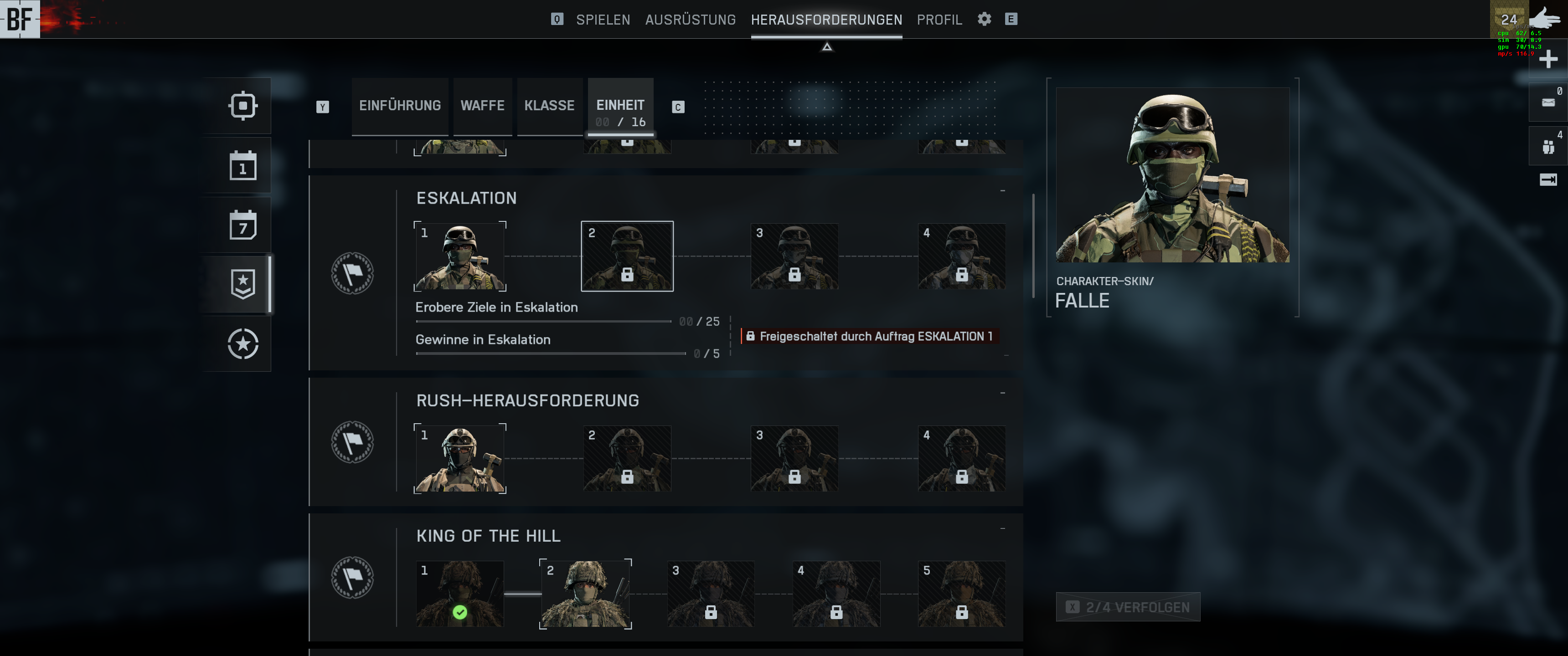This screenshot has width=1568, height=656.
Task: Choose Rush-Herausforderung tier 1 tile
Action: tap(459, 459)
